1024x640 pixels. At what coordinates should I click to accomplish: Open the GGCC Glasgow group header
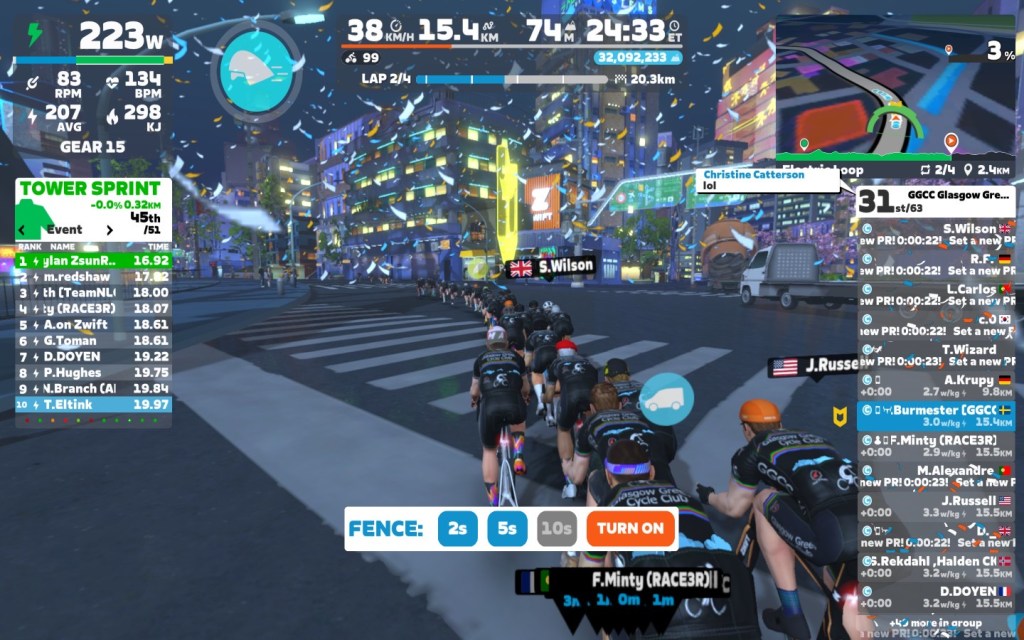coord(936,199)
